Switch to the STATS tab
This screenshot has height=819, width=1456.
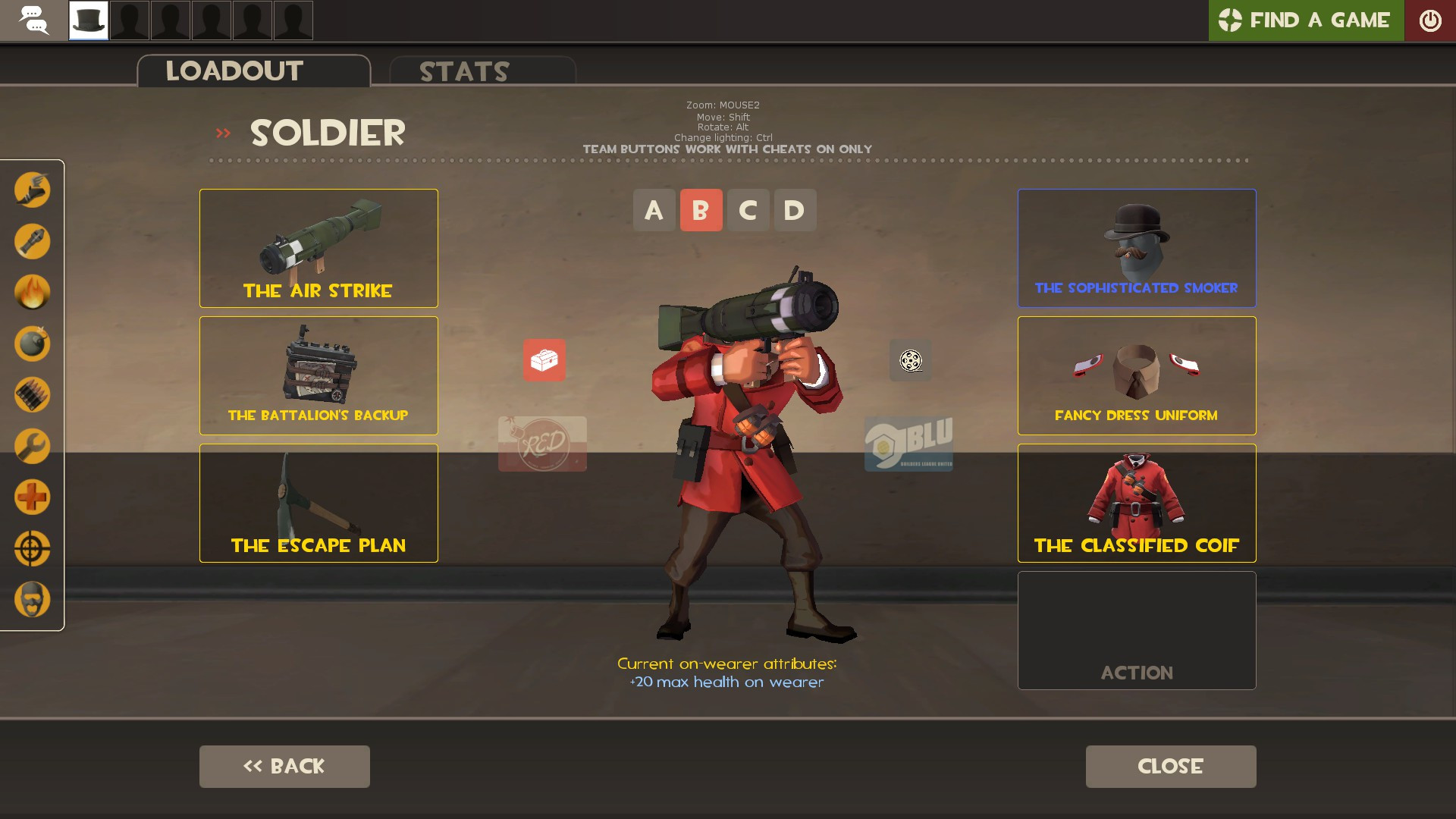coord(463,71)
